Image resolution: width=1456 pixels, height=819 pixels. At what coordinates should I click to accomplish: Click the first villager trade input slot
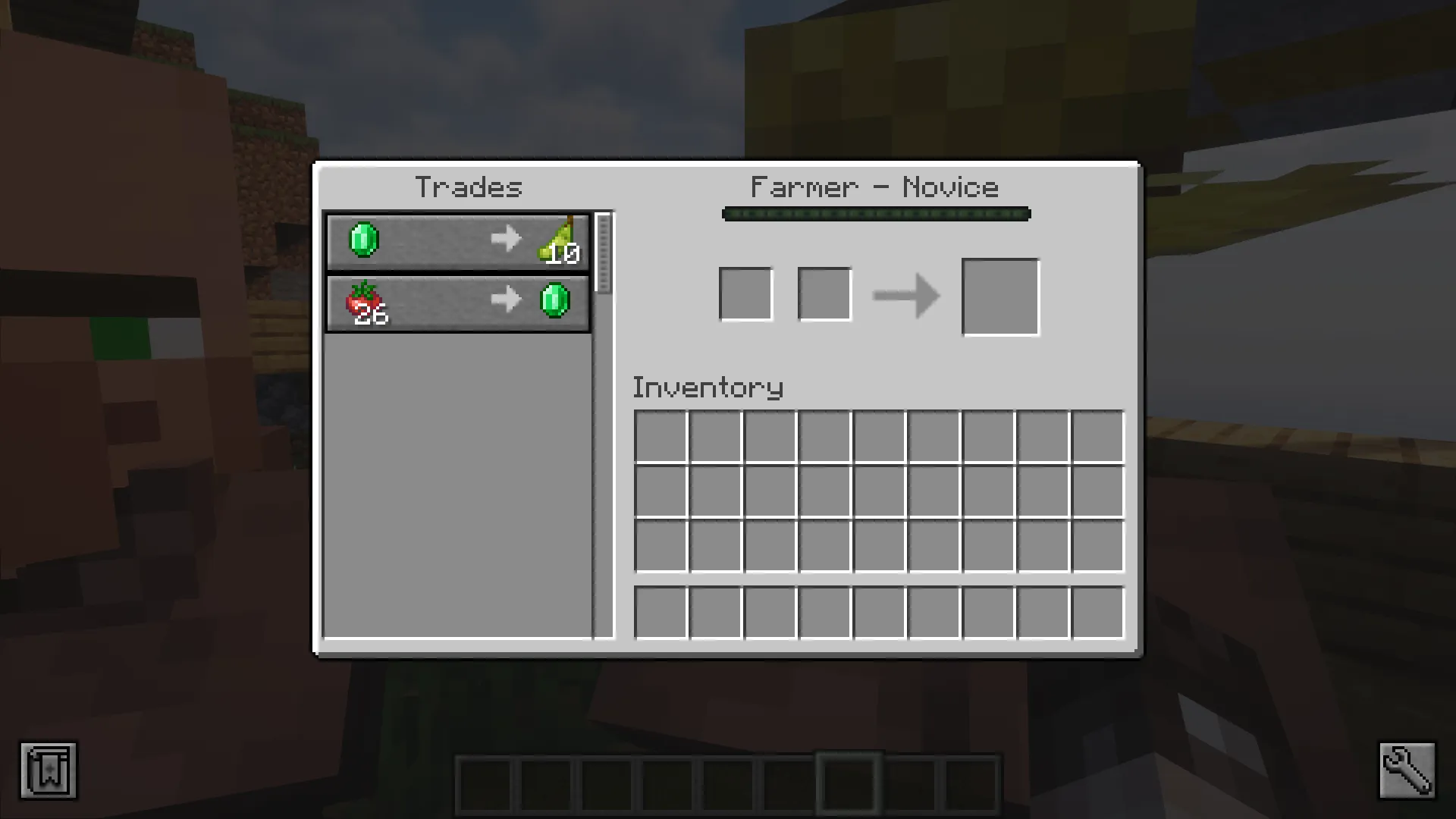pos(746,293)
